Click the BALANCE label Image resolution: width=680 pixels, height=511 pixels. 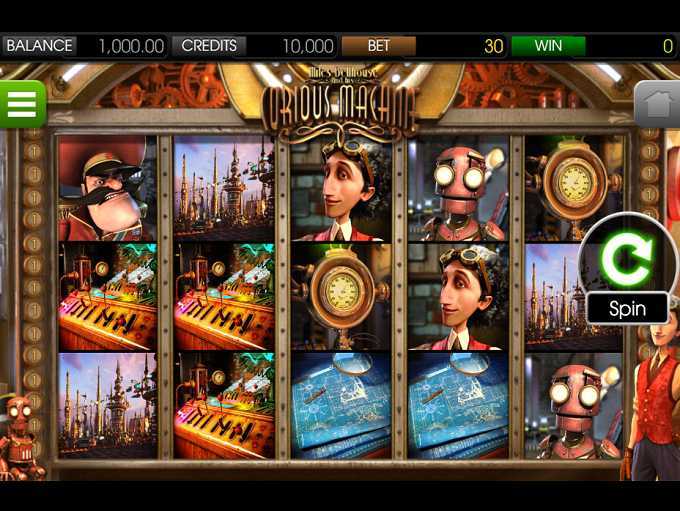click(x=40, y=46)
